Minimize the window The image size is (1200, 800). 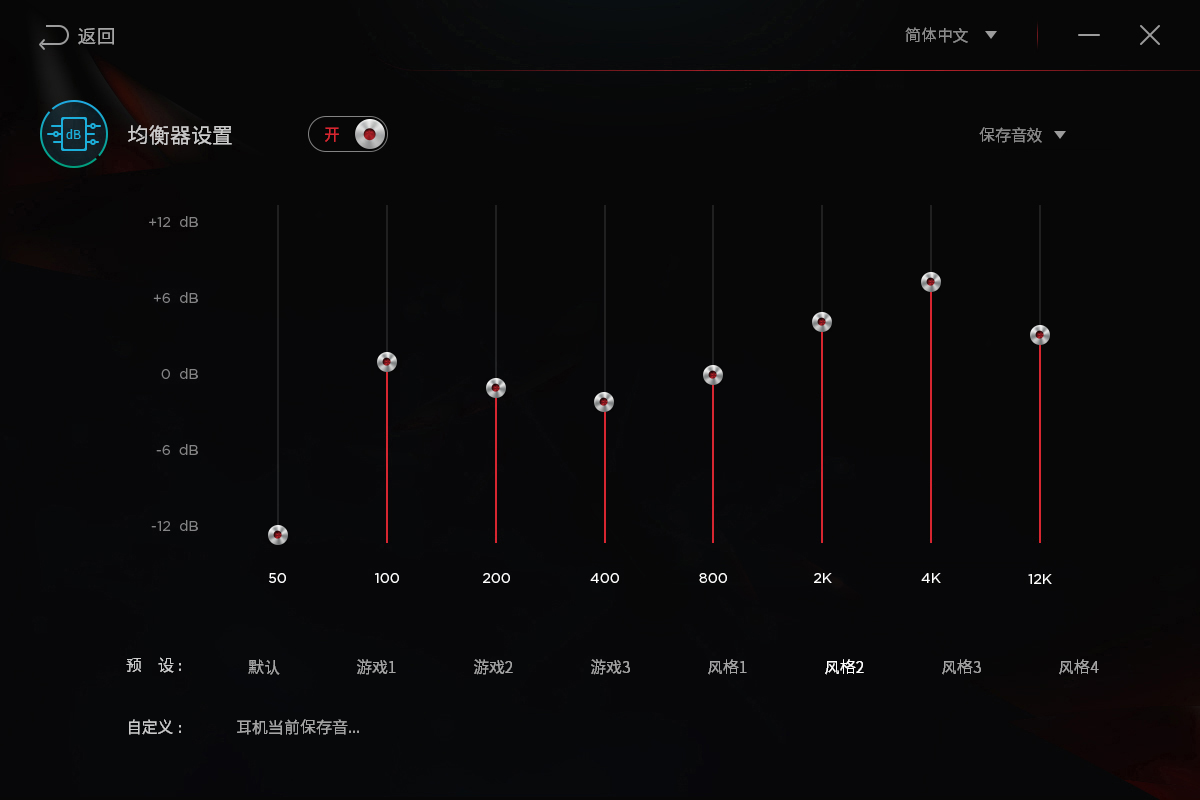click(1089, 35)
